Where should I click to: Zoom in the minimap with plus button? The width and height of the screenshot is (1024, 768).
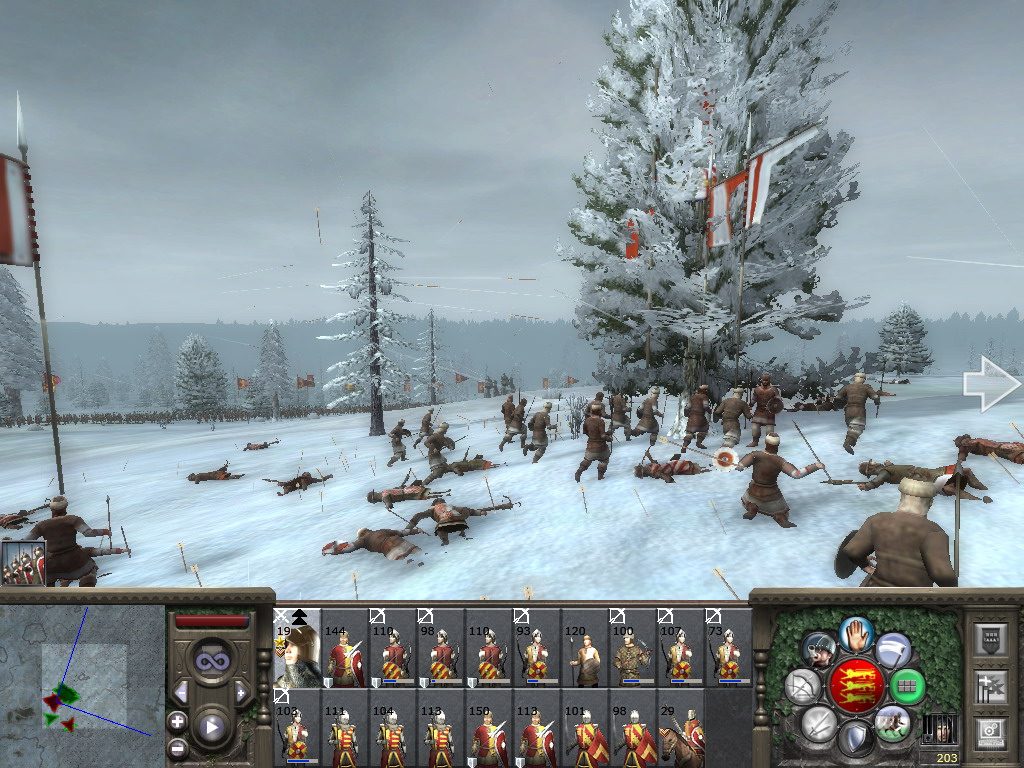tap(177, 720)
